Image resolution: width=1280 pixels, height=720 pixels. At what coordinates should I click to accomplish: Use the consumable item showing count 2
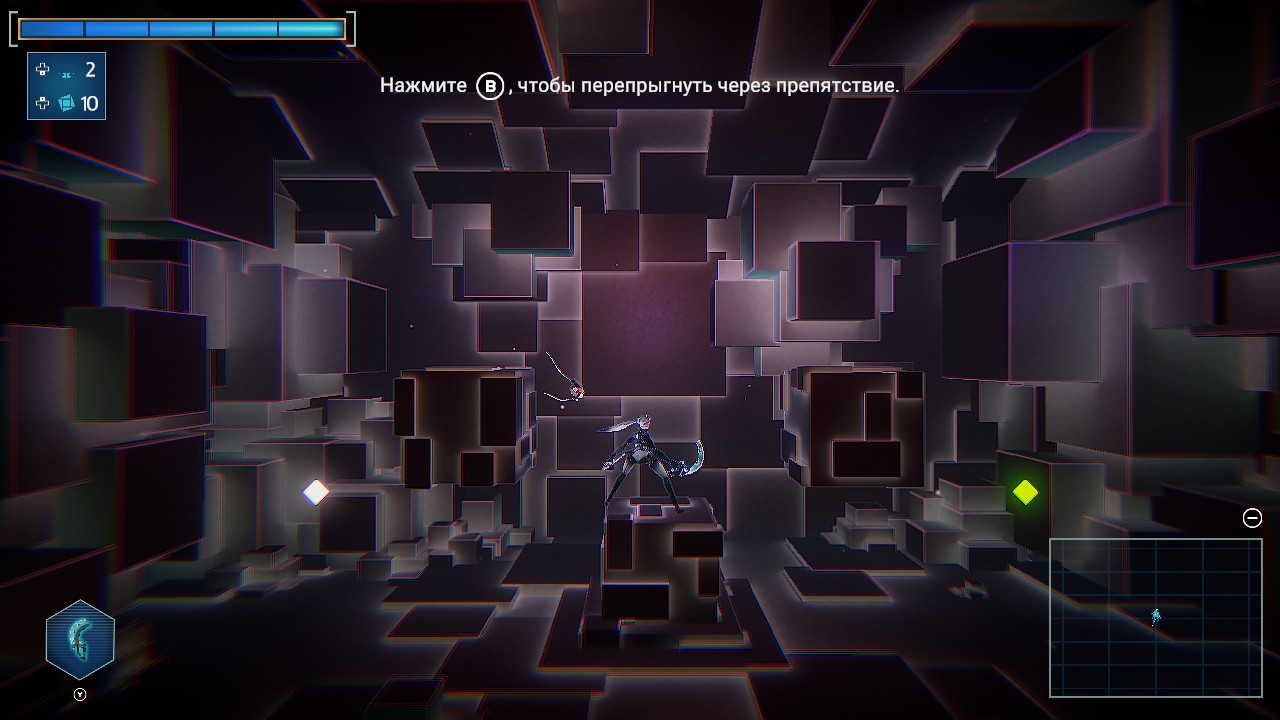click(x=67, y=71)
